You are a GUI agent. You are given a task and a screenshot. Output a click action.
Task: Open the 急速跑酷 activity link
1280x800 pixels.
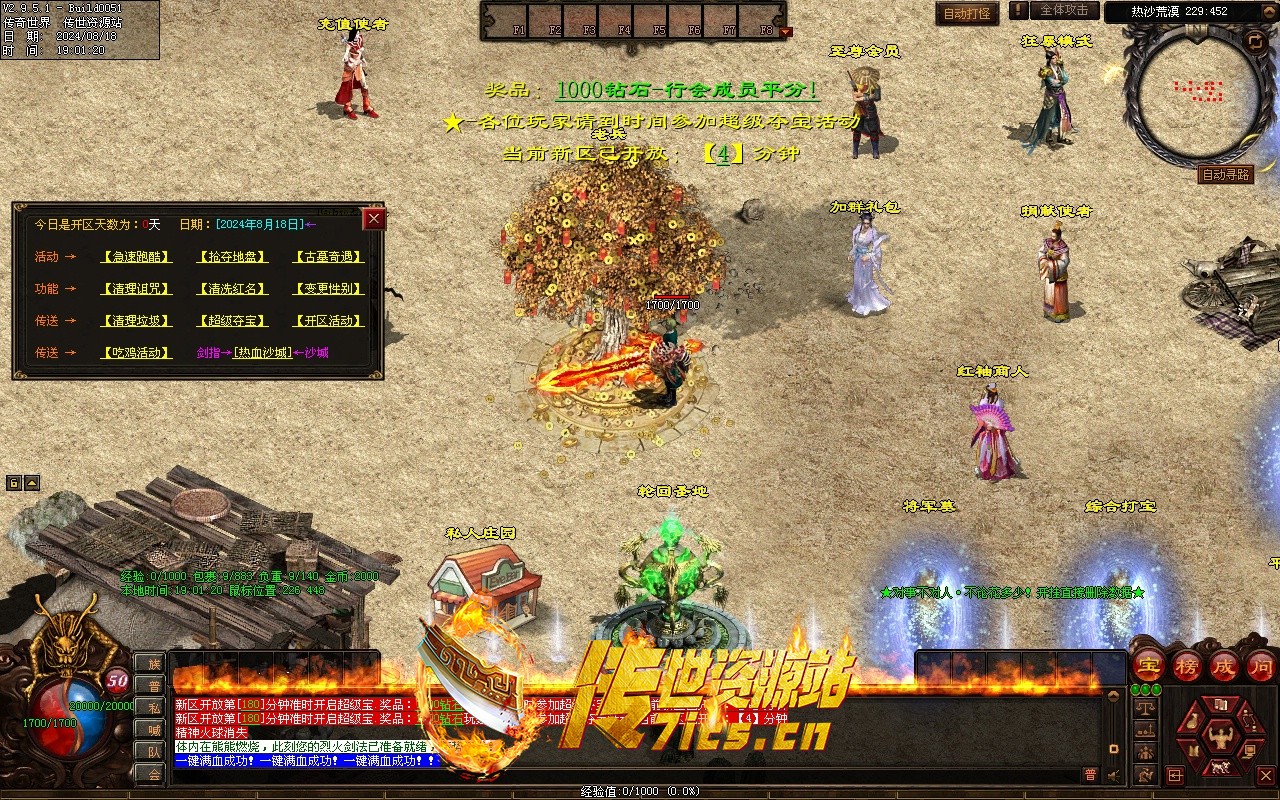136,257
